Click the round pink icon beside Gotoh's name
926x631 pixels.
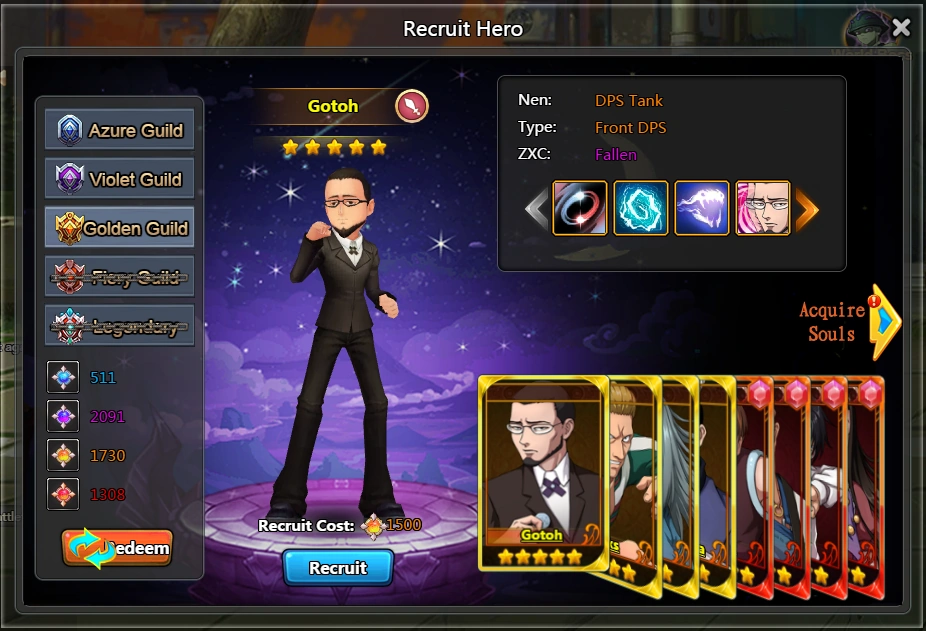pos(412,104)
